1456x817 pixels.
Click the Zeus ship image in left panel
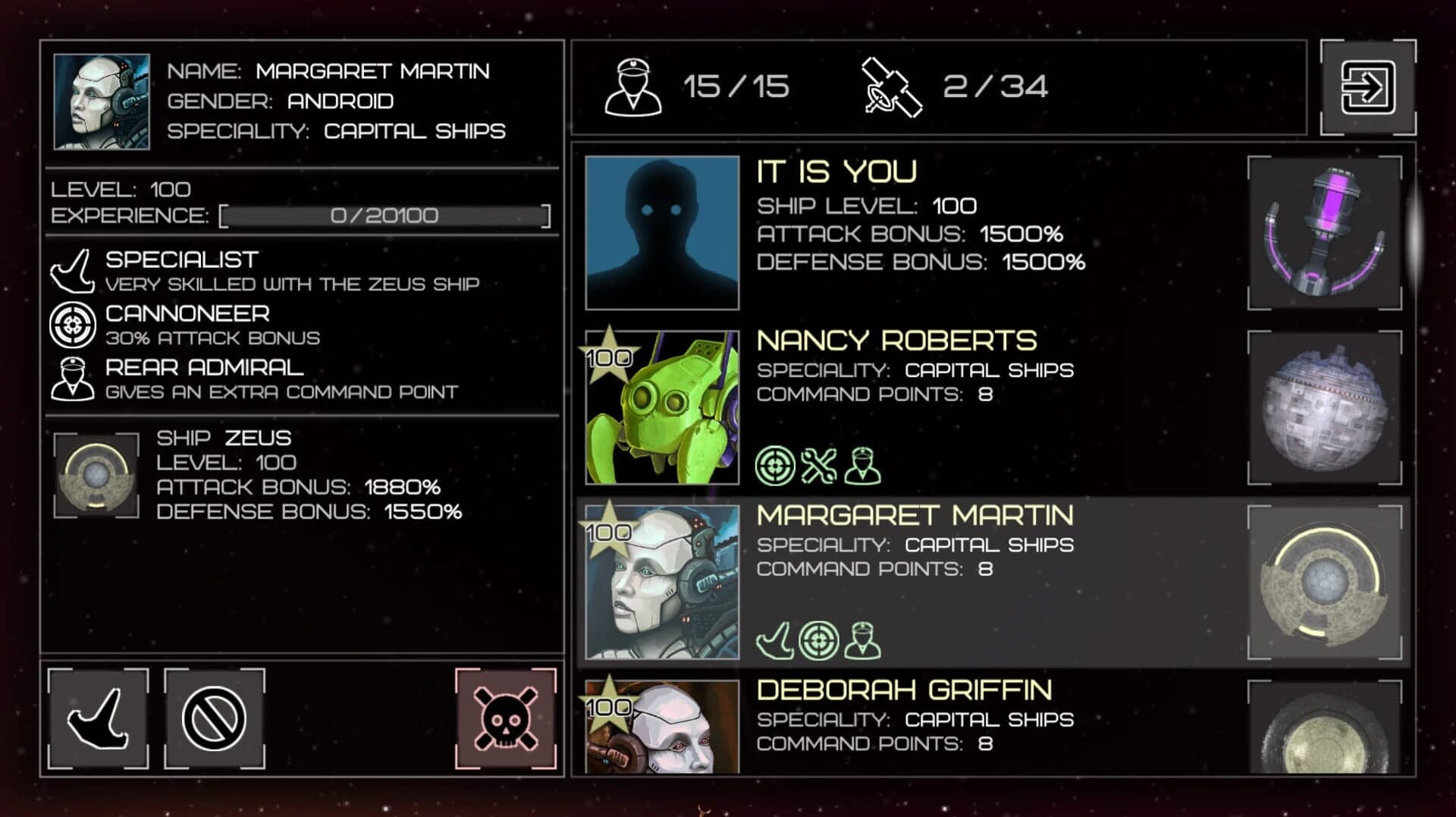pos(96,474)
